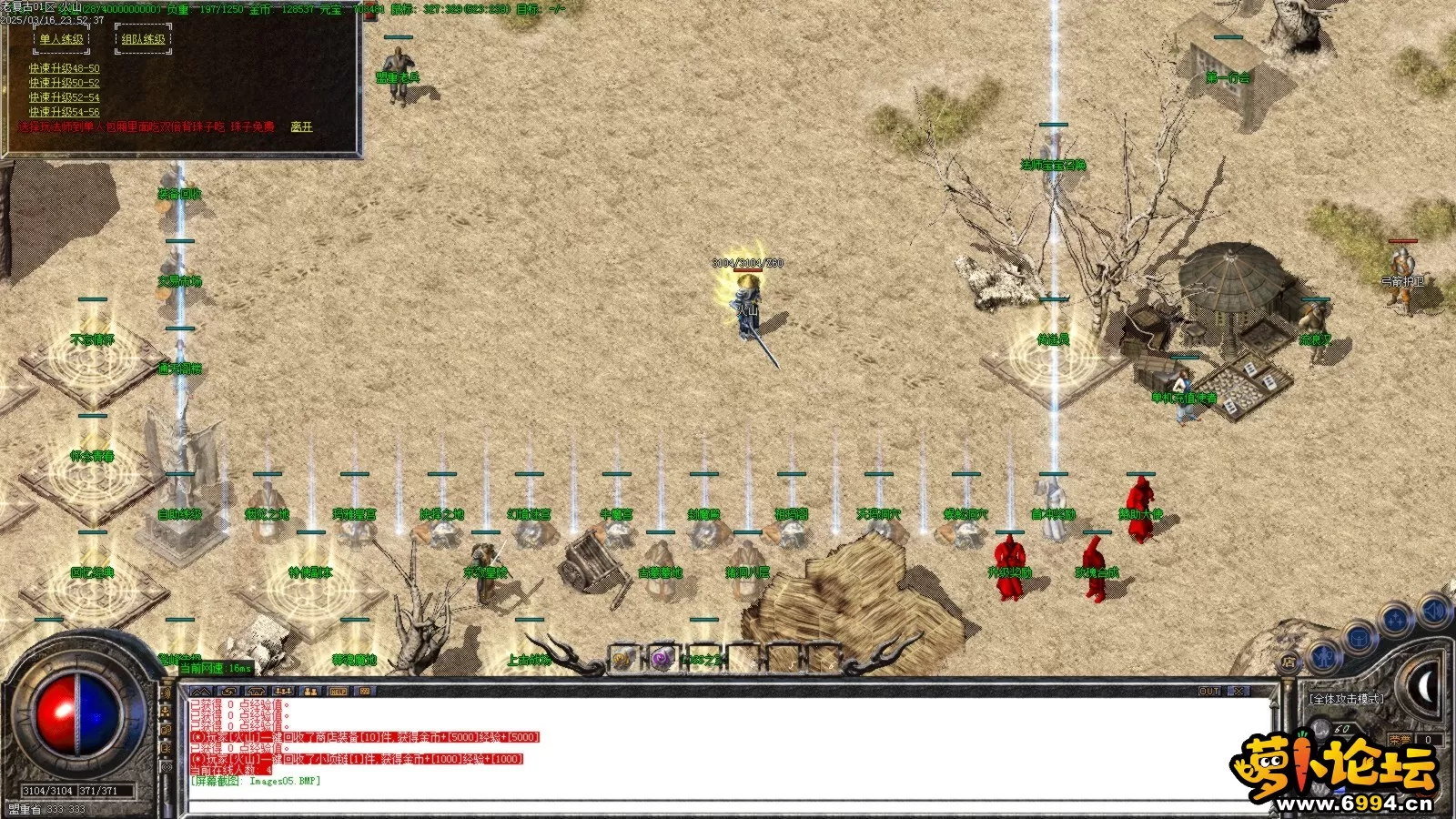This screenshot has width=1456, height=819.
Task: Select the 快速升级48-50 link
Action: pyautogui.click(x=64, y=68)
